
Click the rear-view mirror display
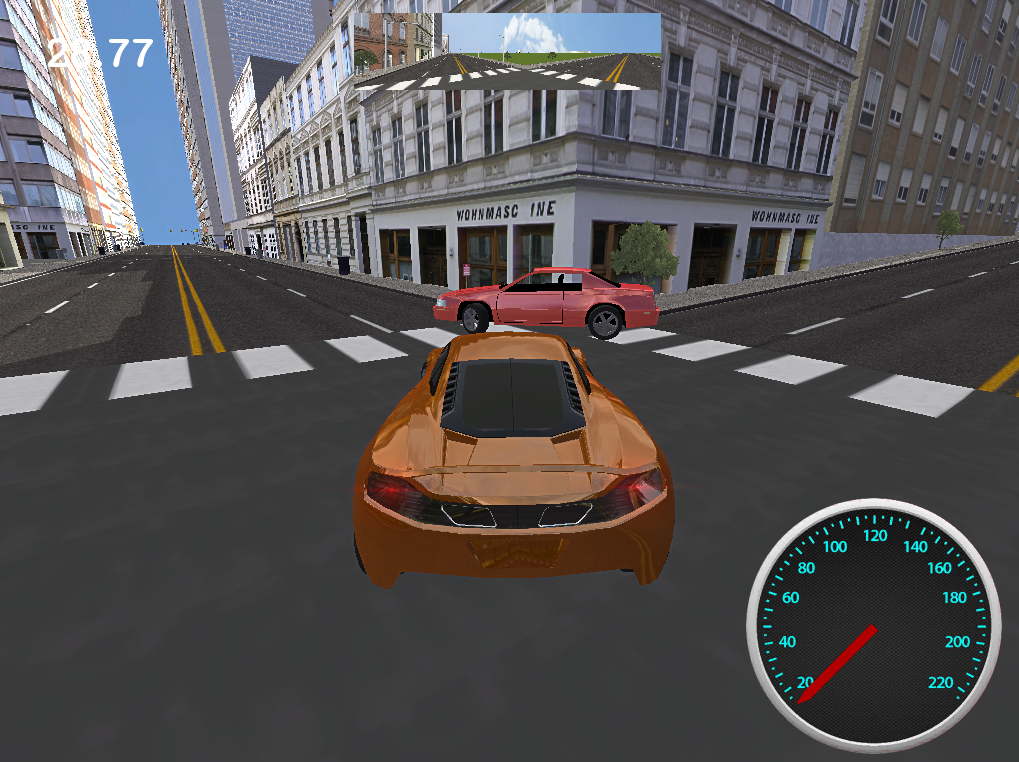point(508,52)
